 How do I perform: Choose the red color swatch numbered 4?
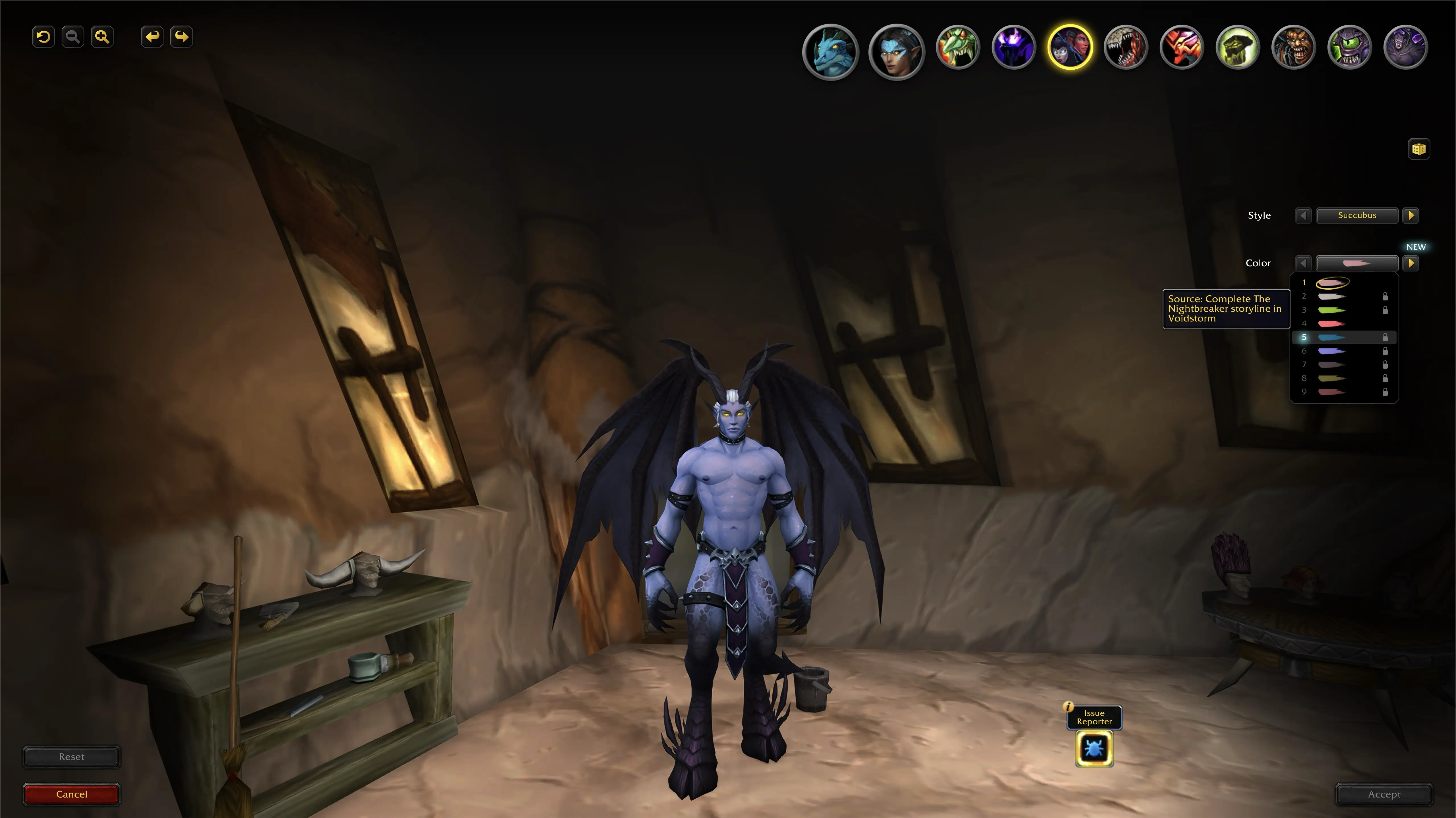[1331, 324]
